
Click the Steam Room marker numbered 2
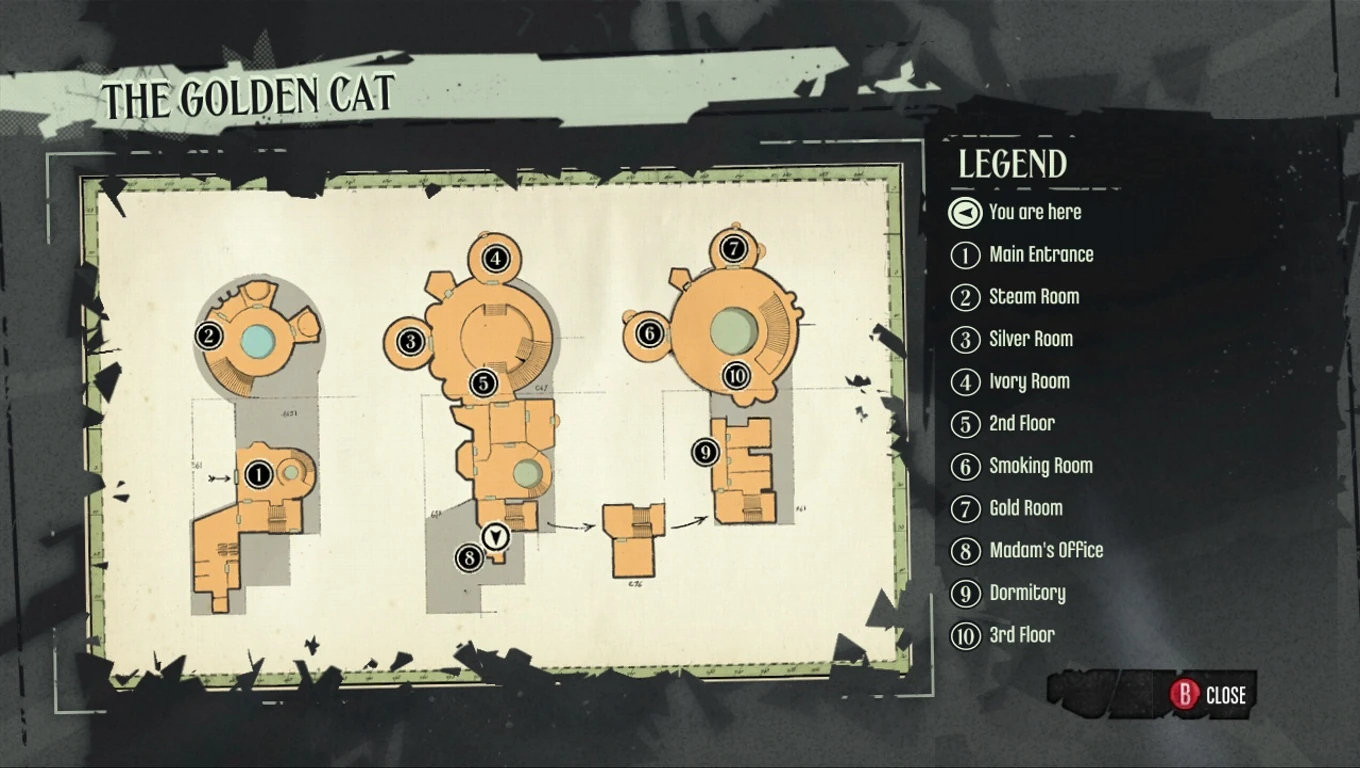coord(208,337)
